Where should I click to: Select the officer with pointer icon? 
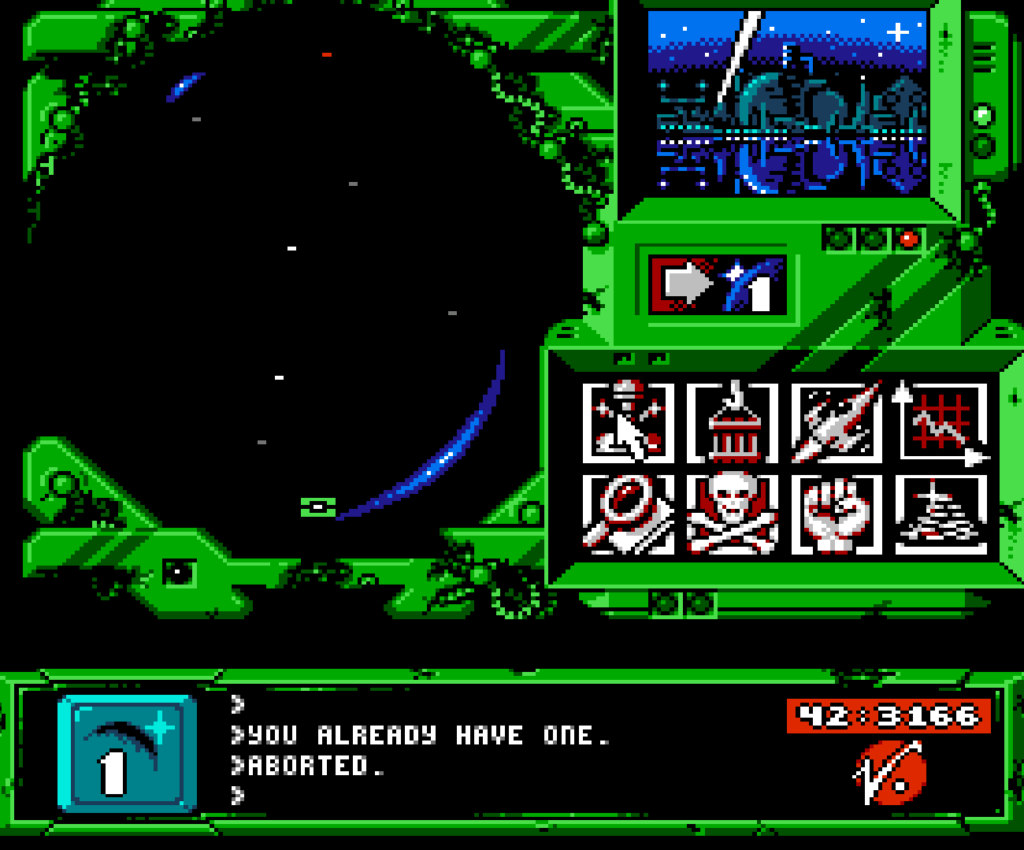pos(626,422)
